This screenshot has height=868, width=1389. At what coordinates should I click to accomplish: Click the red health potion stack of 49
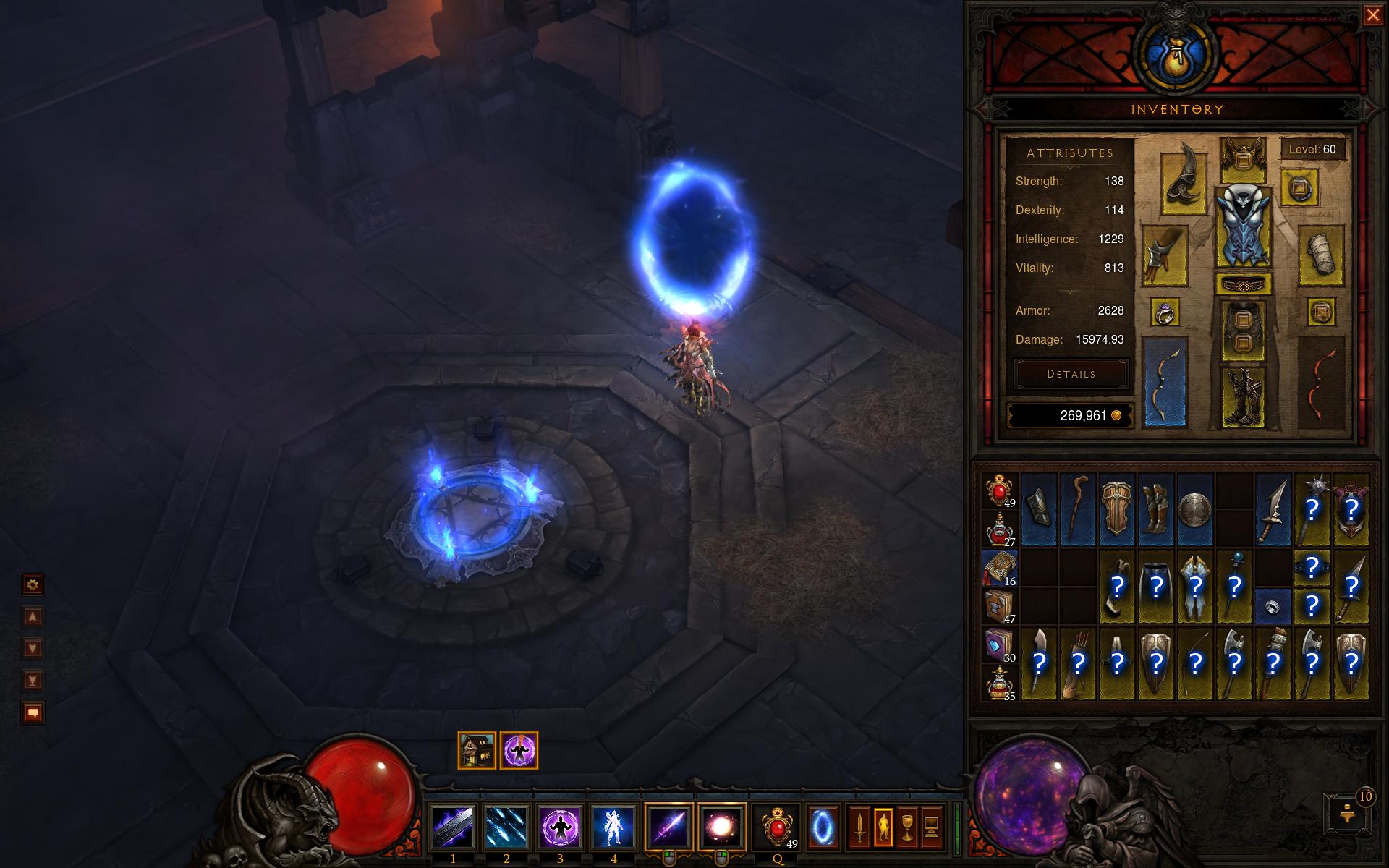tap(999, 490)
